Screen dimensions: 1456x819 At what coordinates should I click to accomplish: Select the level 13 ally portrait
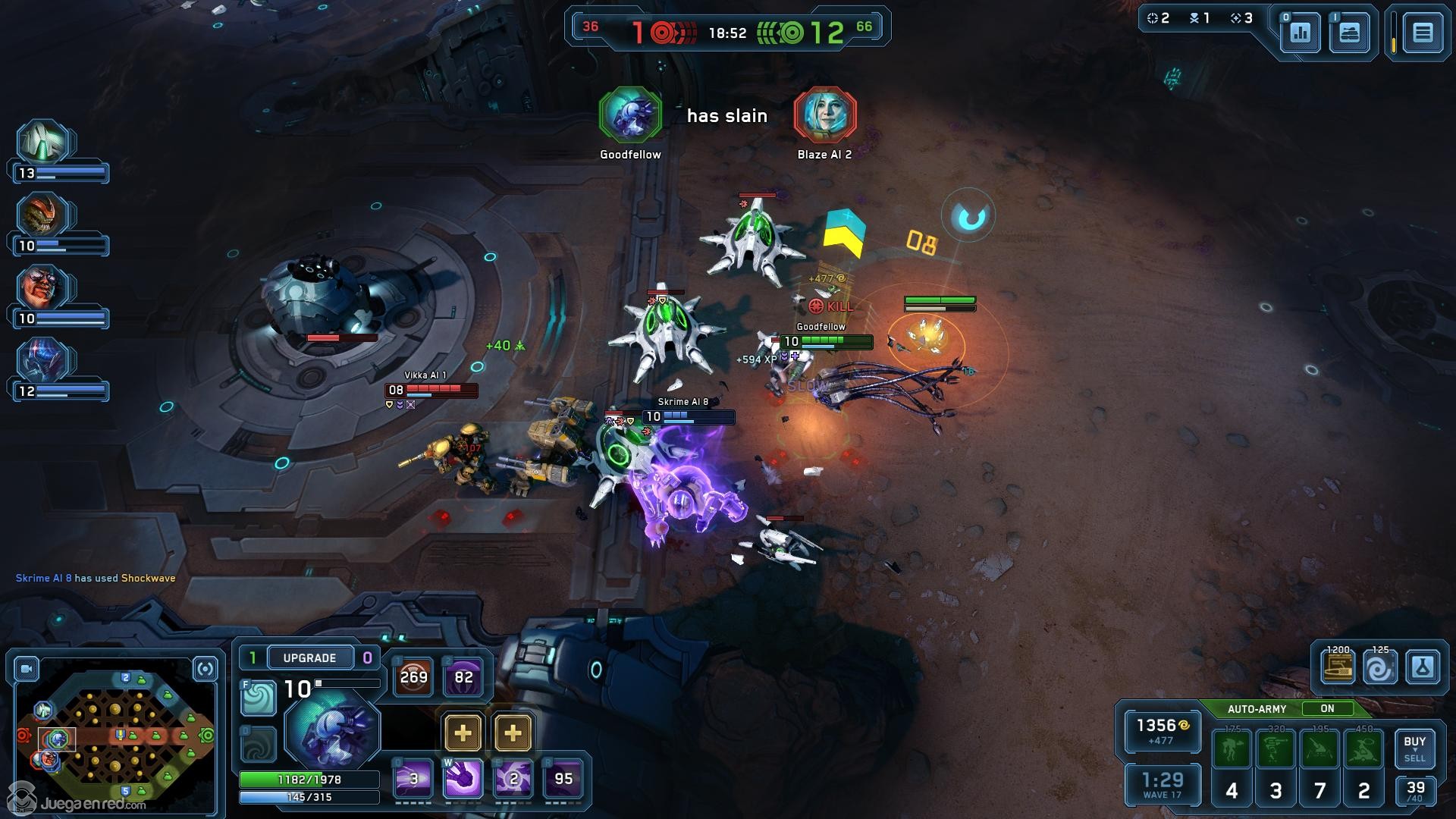pyautogui.click(x=44, y=142)
